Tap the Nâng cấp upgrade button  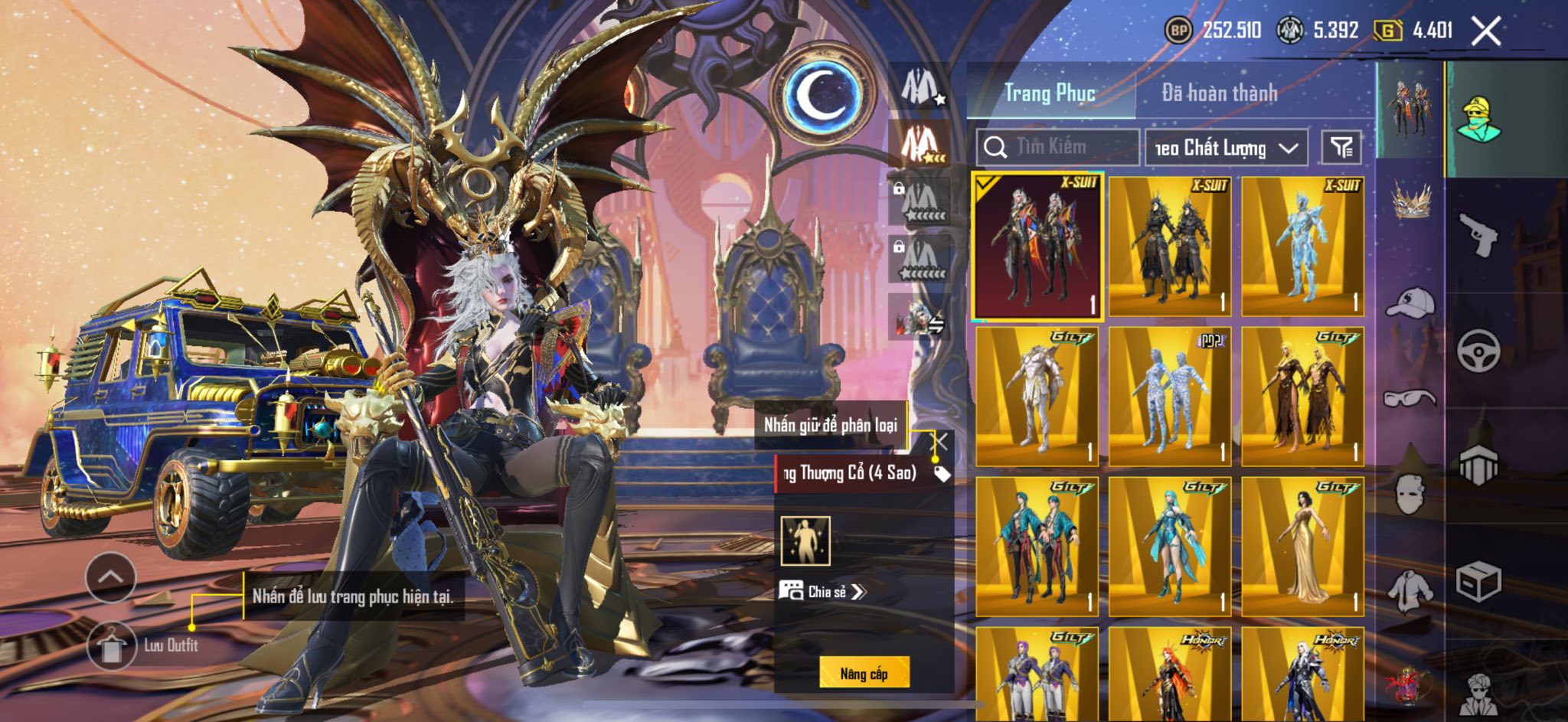[864, 674]
